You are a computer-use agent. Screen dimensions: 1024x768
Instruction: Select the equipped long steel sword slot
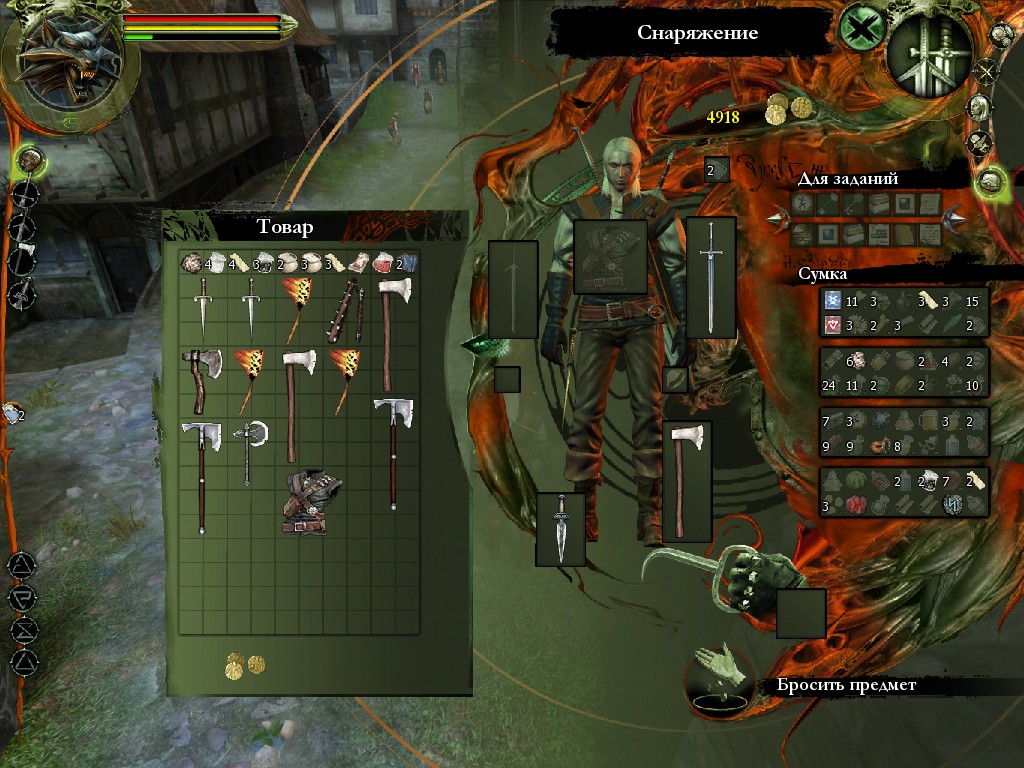pos(710,277)
